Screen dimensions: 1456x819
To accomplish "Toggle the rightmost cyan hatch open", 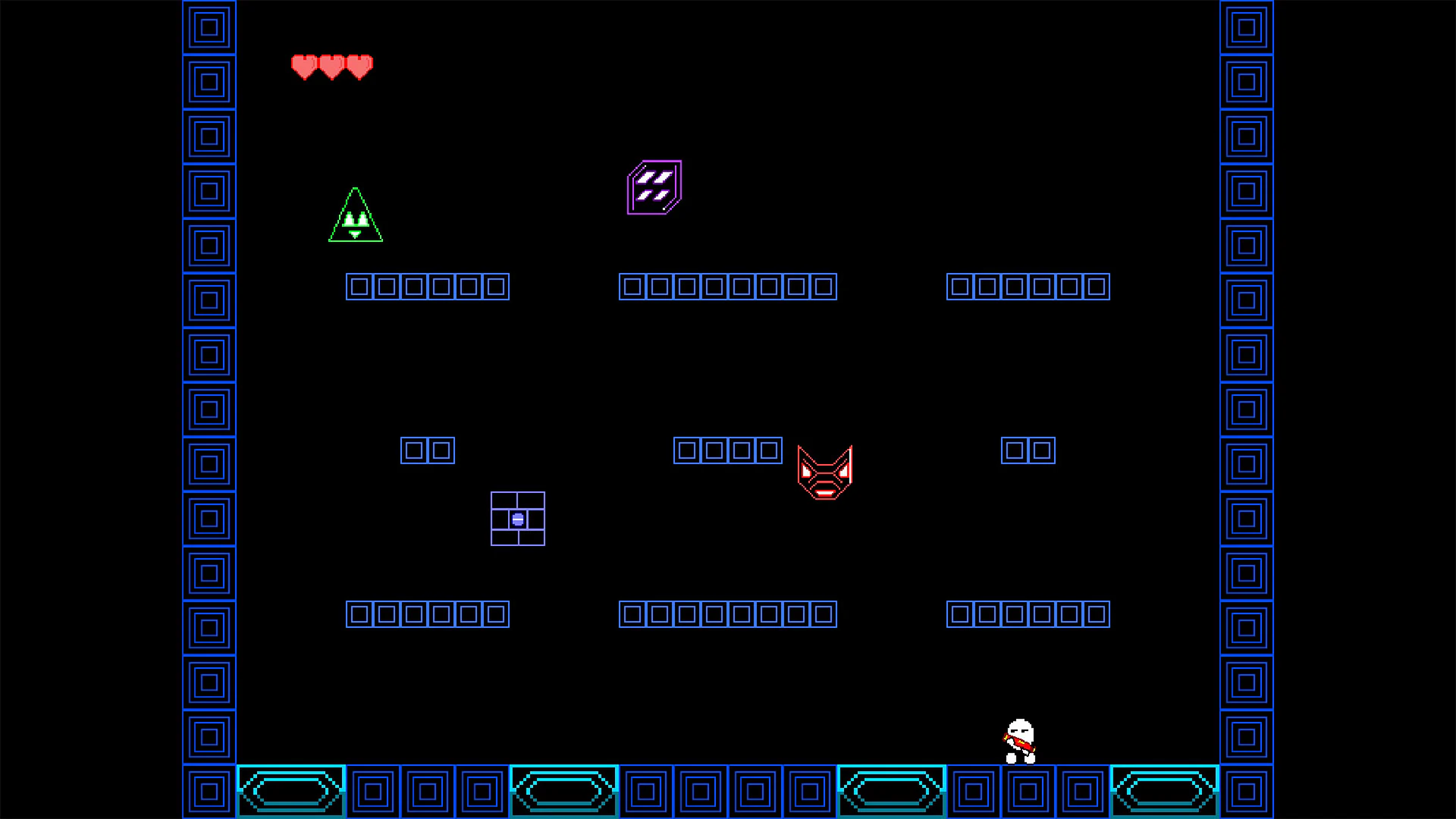I will coord(1164,791).
